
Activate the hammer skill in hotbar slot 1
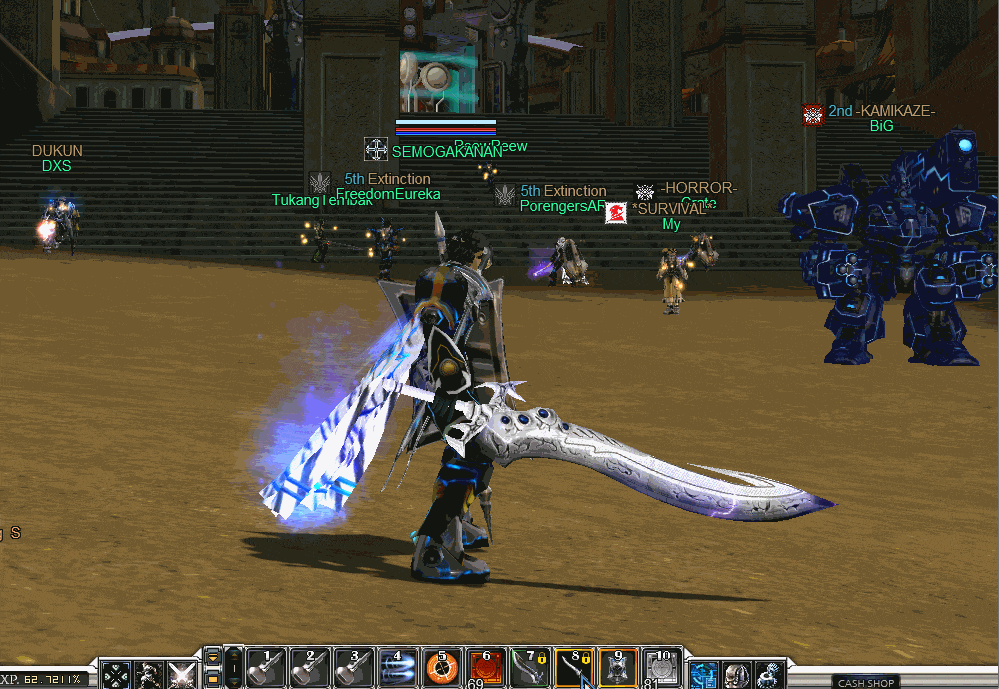(x=267, y=668)
